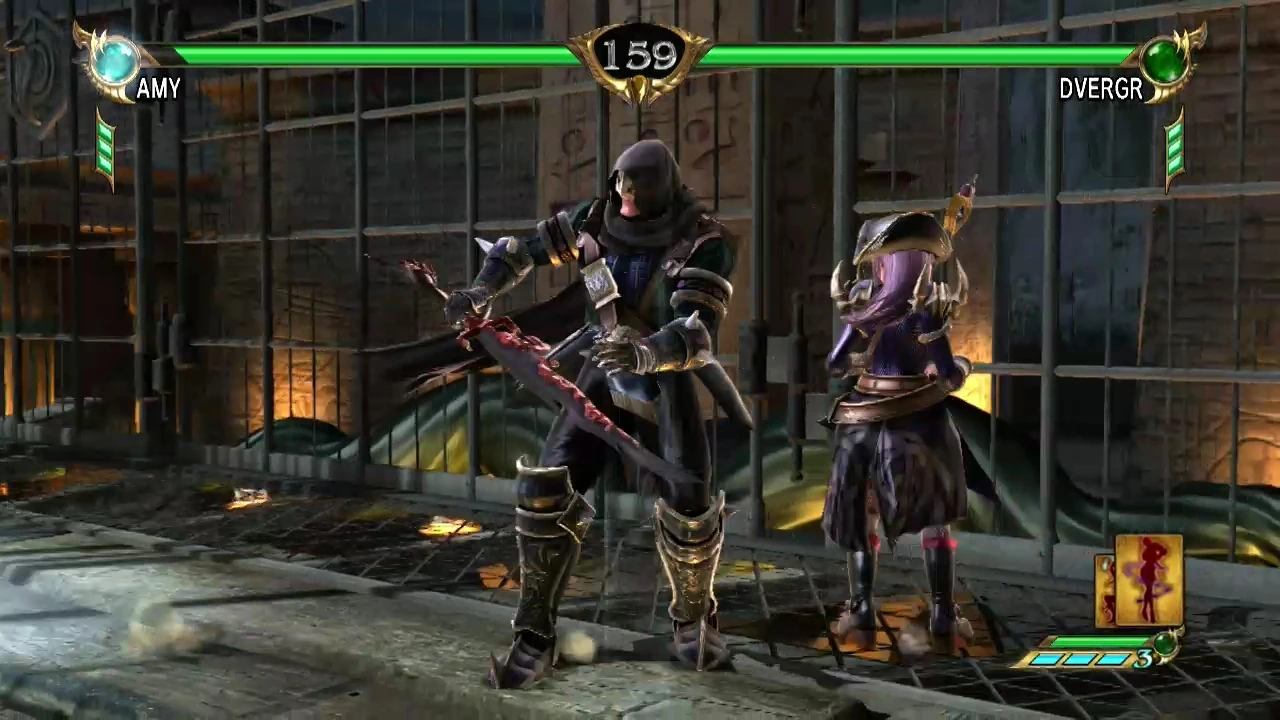Toggle Amy's first green round-win segment
The image size is (1280, 720).
click(x=103, y=132)
